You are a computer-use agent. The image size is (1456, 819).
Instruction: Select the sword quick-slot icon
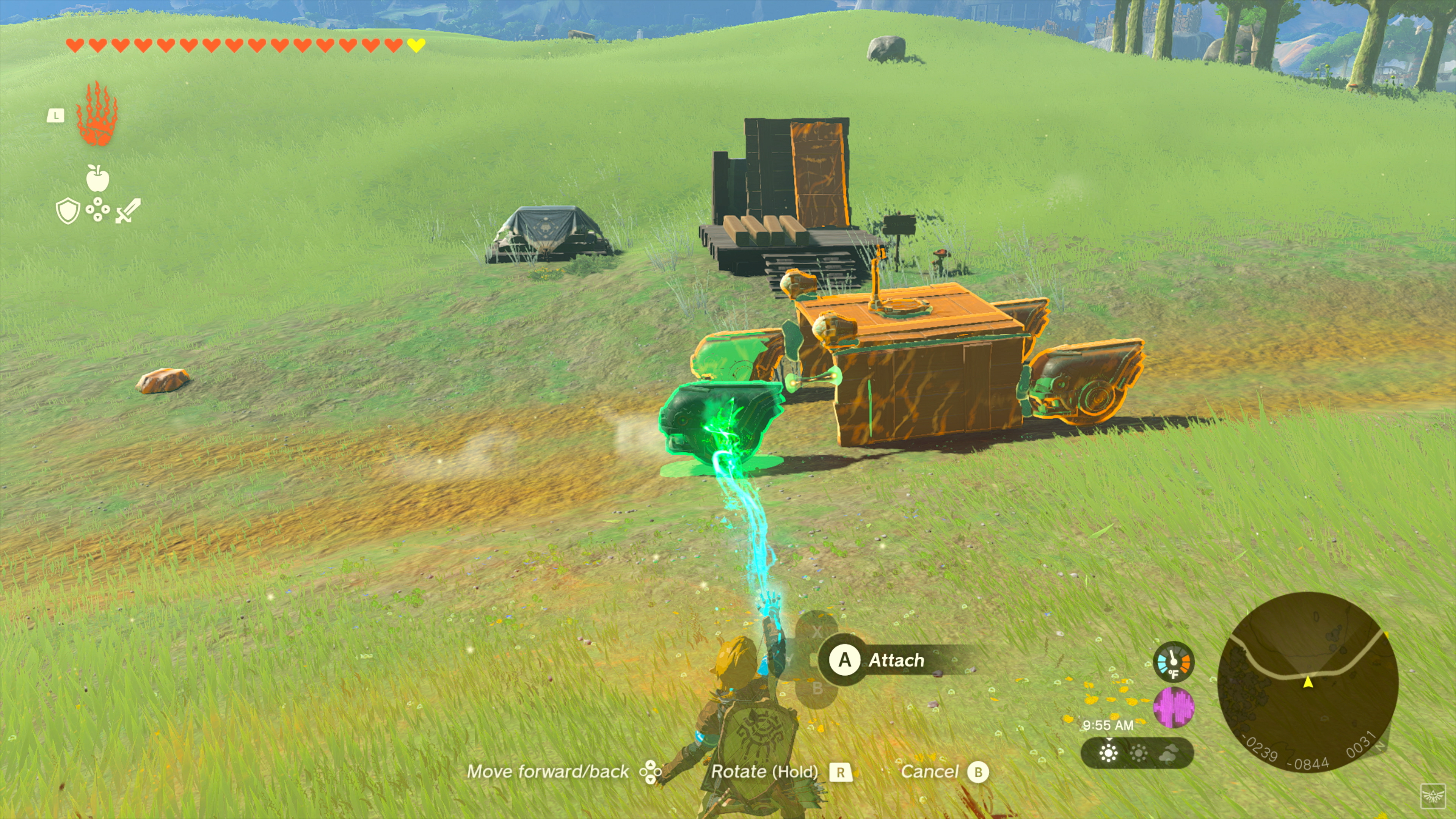(128, 211)
